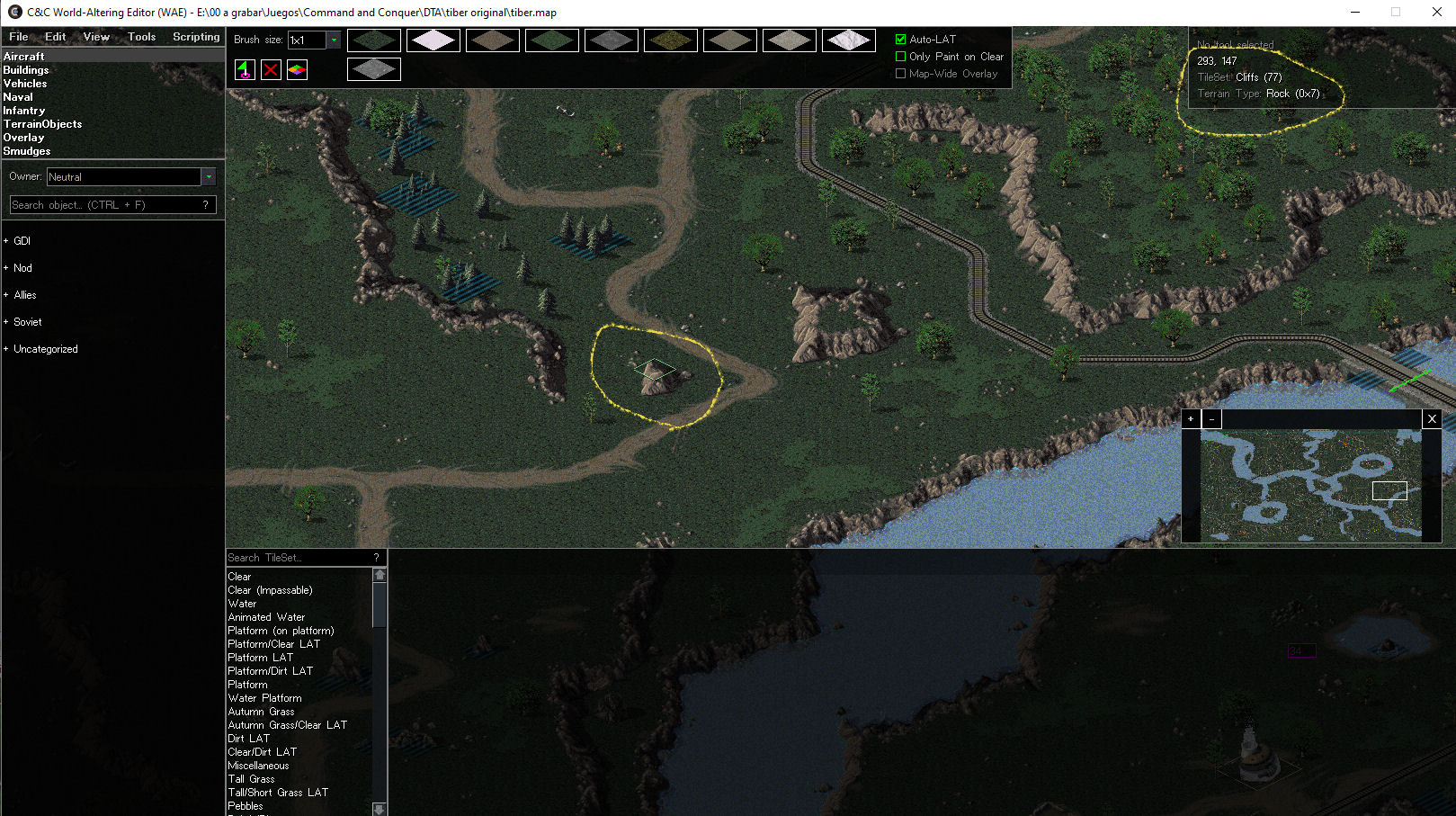Show the TerrainObjects list
This screenshot has width=1456, height=816.
coord(42,124)
